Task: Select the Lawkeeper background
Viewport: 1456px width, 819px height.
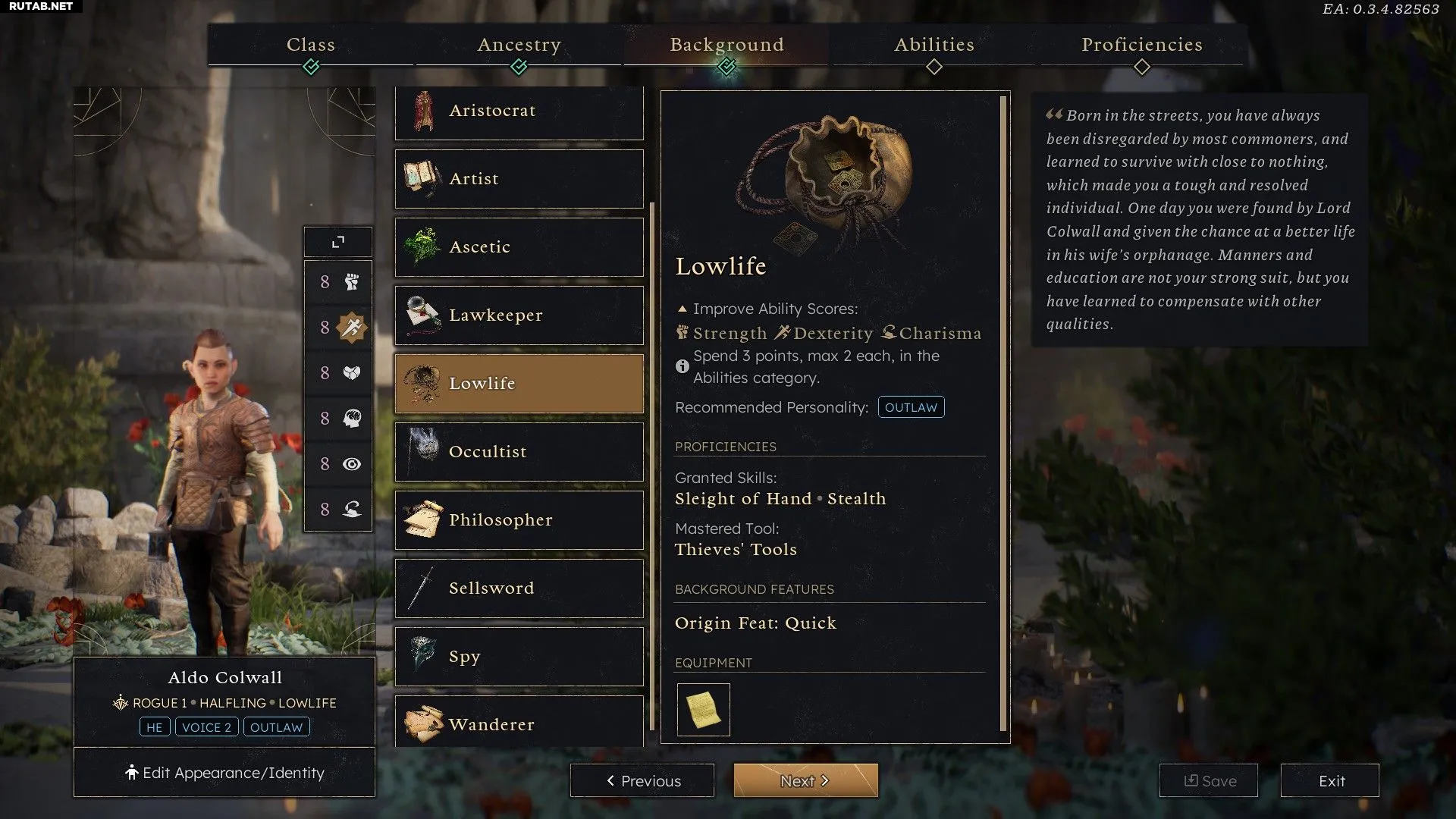Action: click(519, 315)
